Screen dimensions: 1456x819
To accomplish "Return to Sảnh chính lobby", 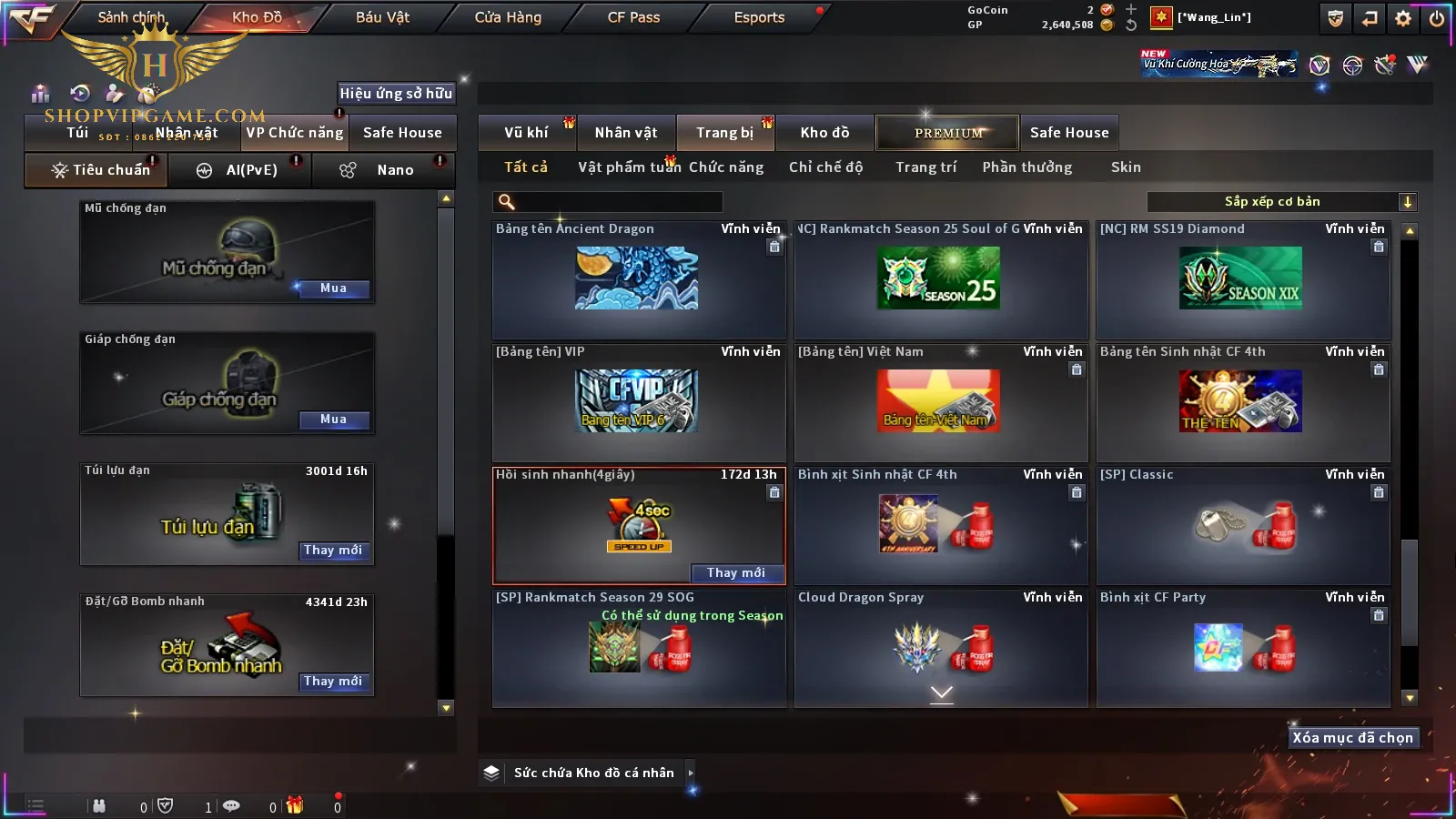I will (x=131, y=17).
